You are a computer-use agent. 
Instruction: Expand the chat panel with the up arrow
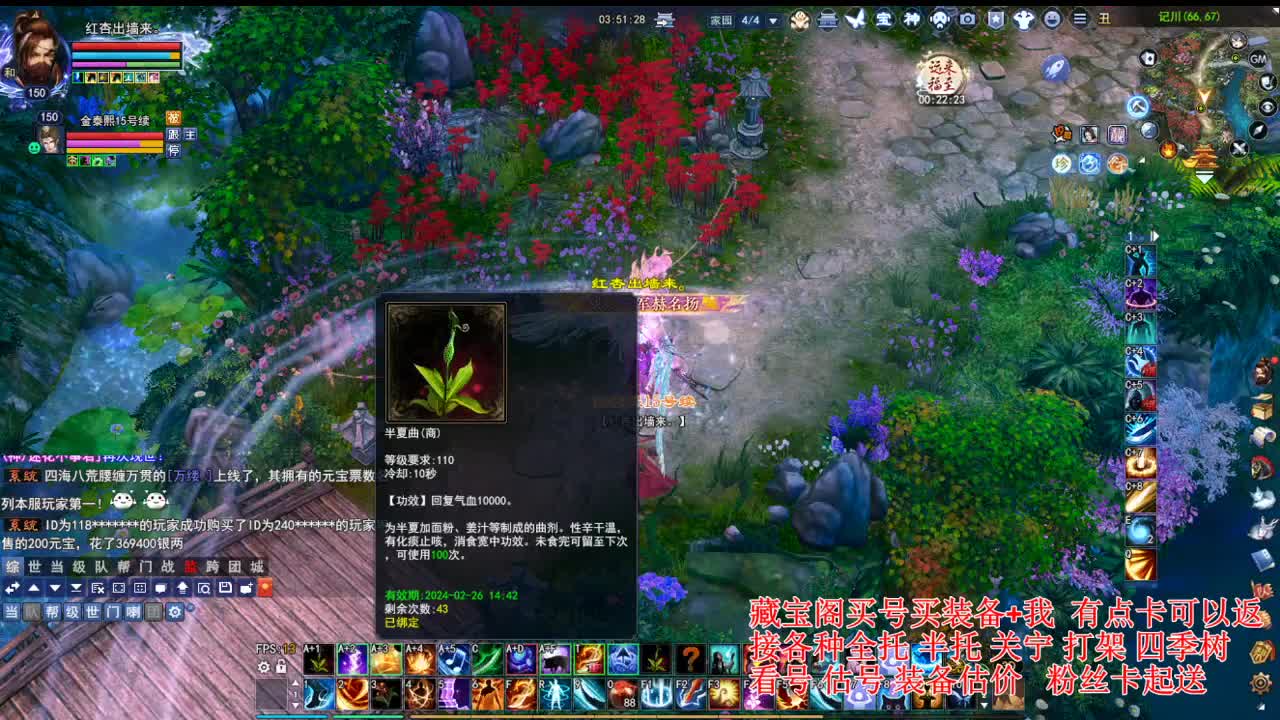point(33,589)
